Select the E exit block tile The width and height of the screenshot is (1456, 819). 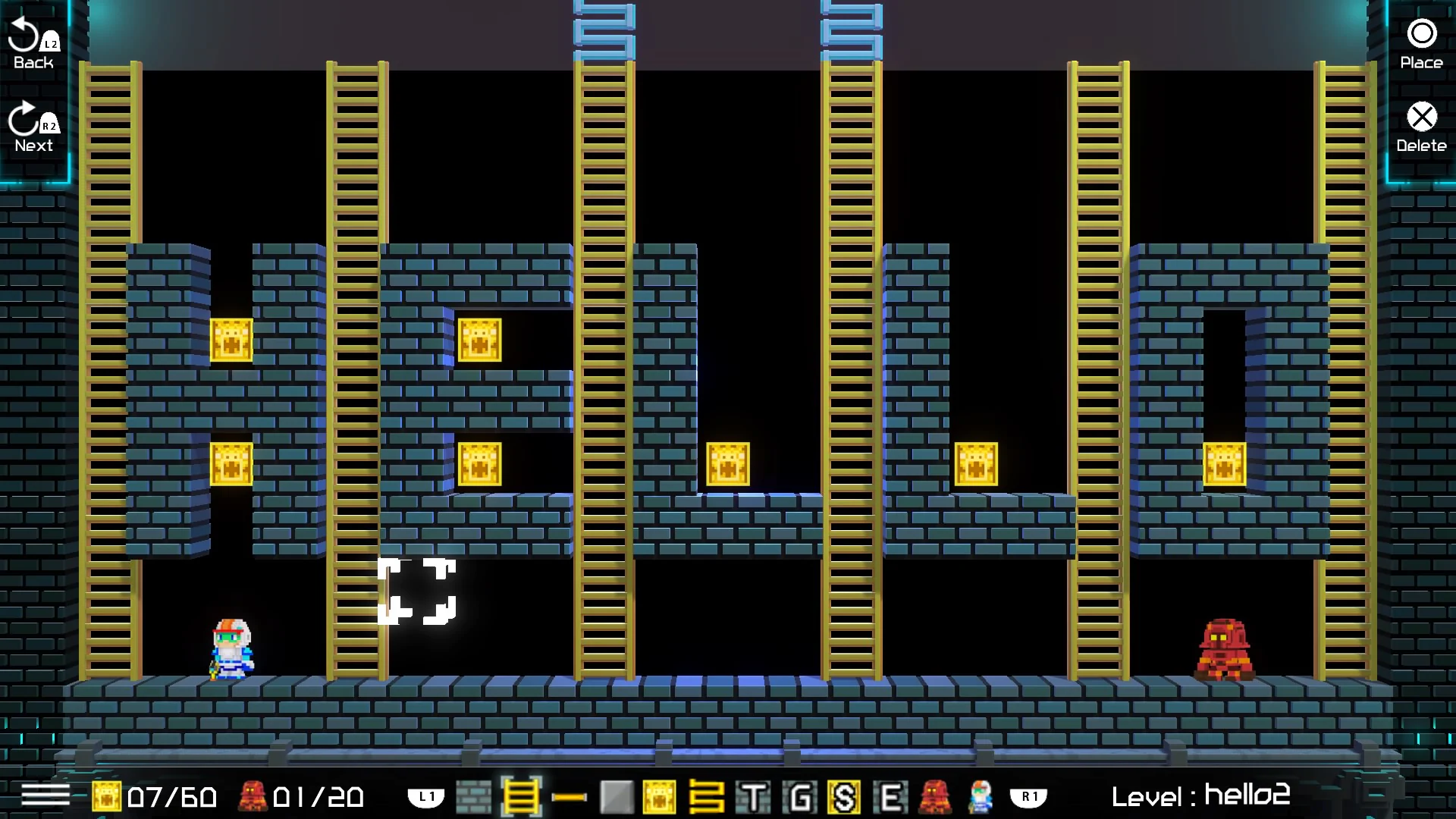[890, 796]
